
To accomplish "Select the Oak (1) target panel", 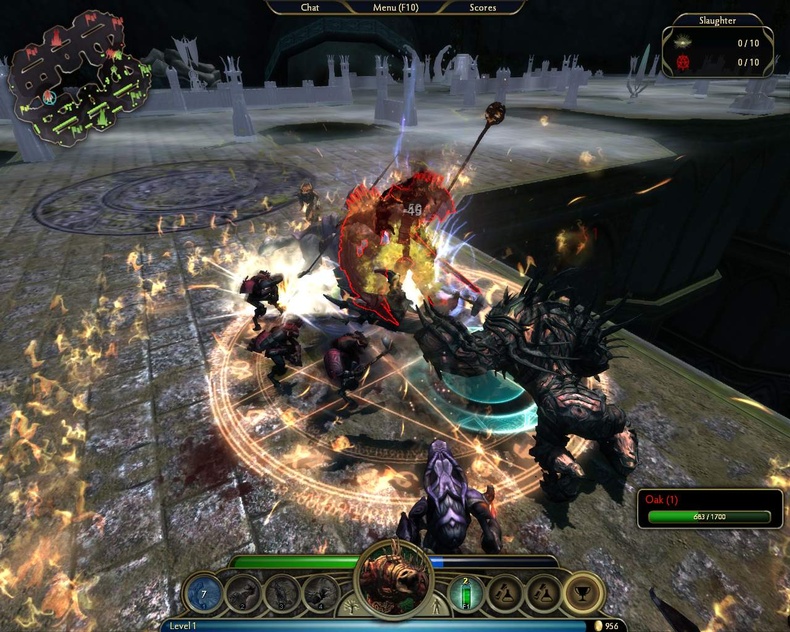I will [x=709, y=508].
